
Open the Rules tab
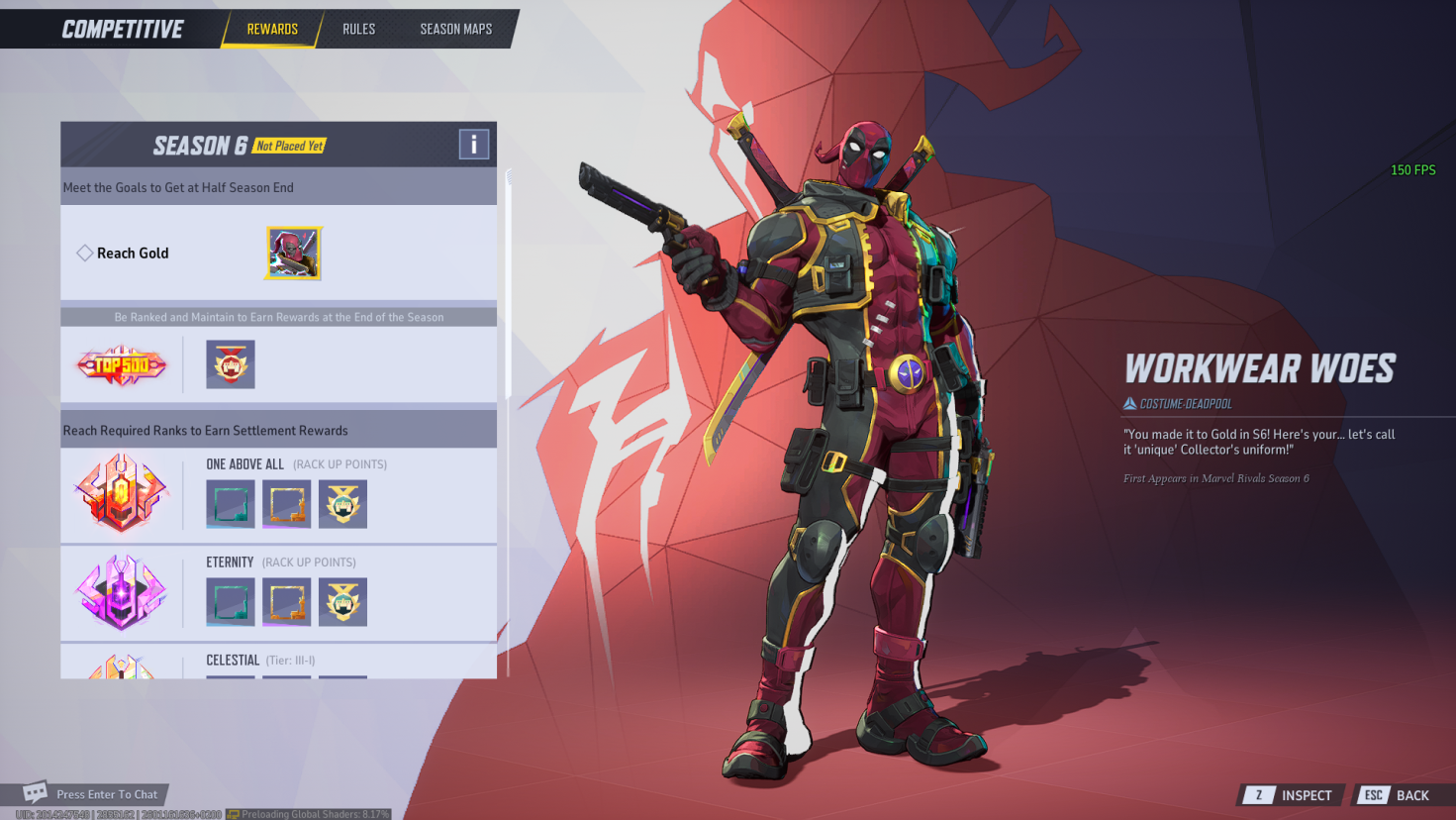(358, 29)
